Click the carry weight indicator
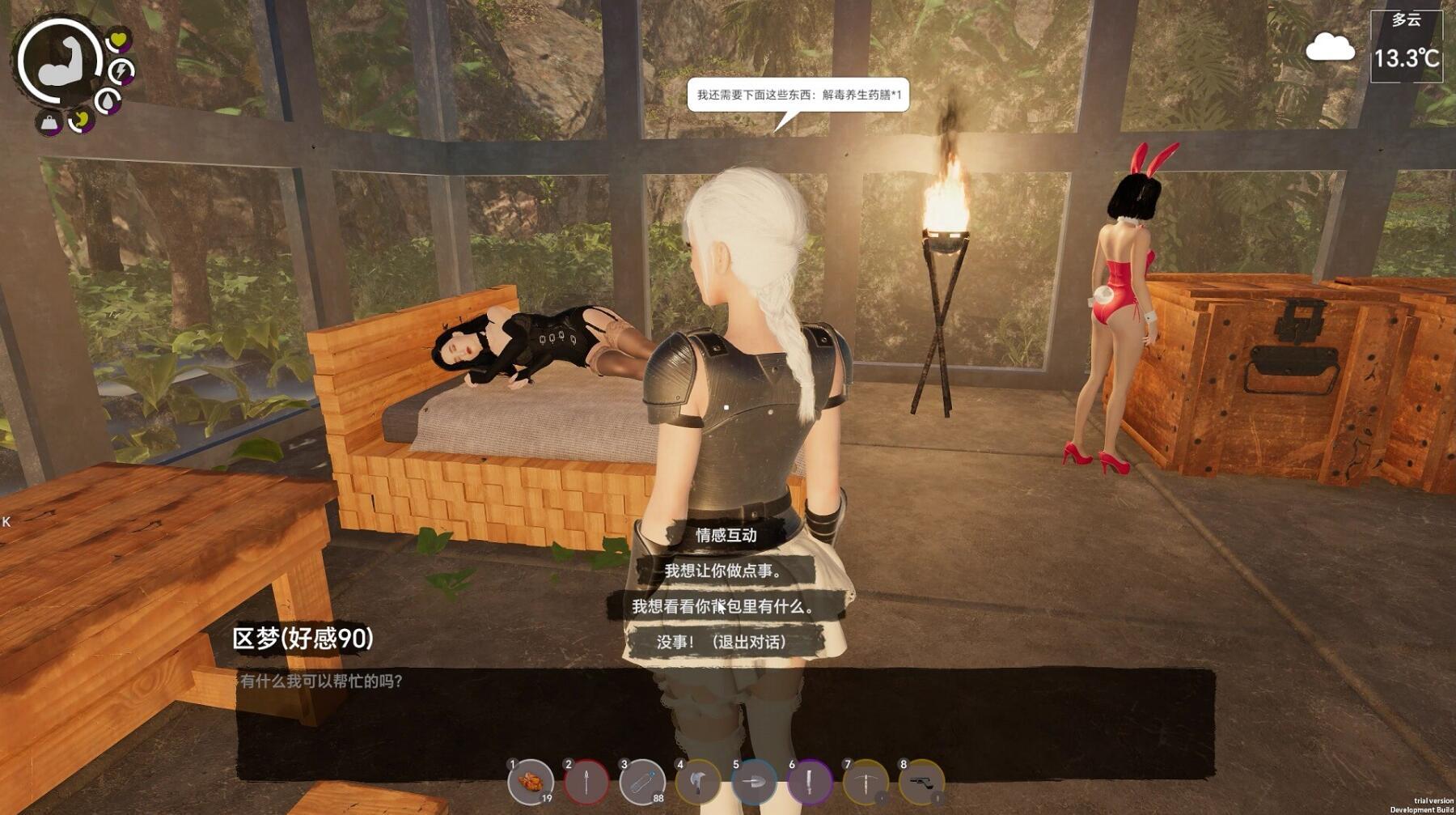1456x815 pixels. pyautogui.click(x=49, y=122)
